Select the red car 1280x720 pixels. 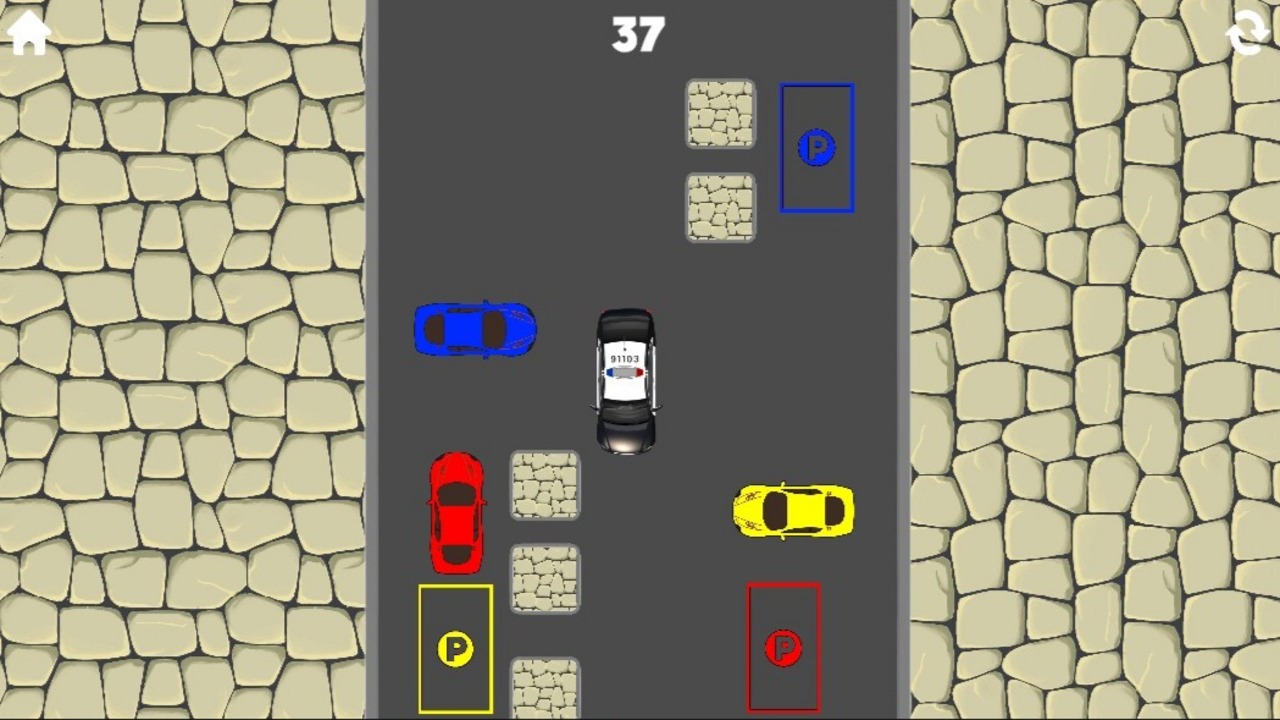coord(457,512)
